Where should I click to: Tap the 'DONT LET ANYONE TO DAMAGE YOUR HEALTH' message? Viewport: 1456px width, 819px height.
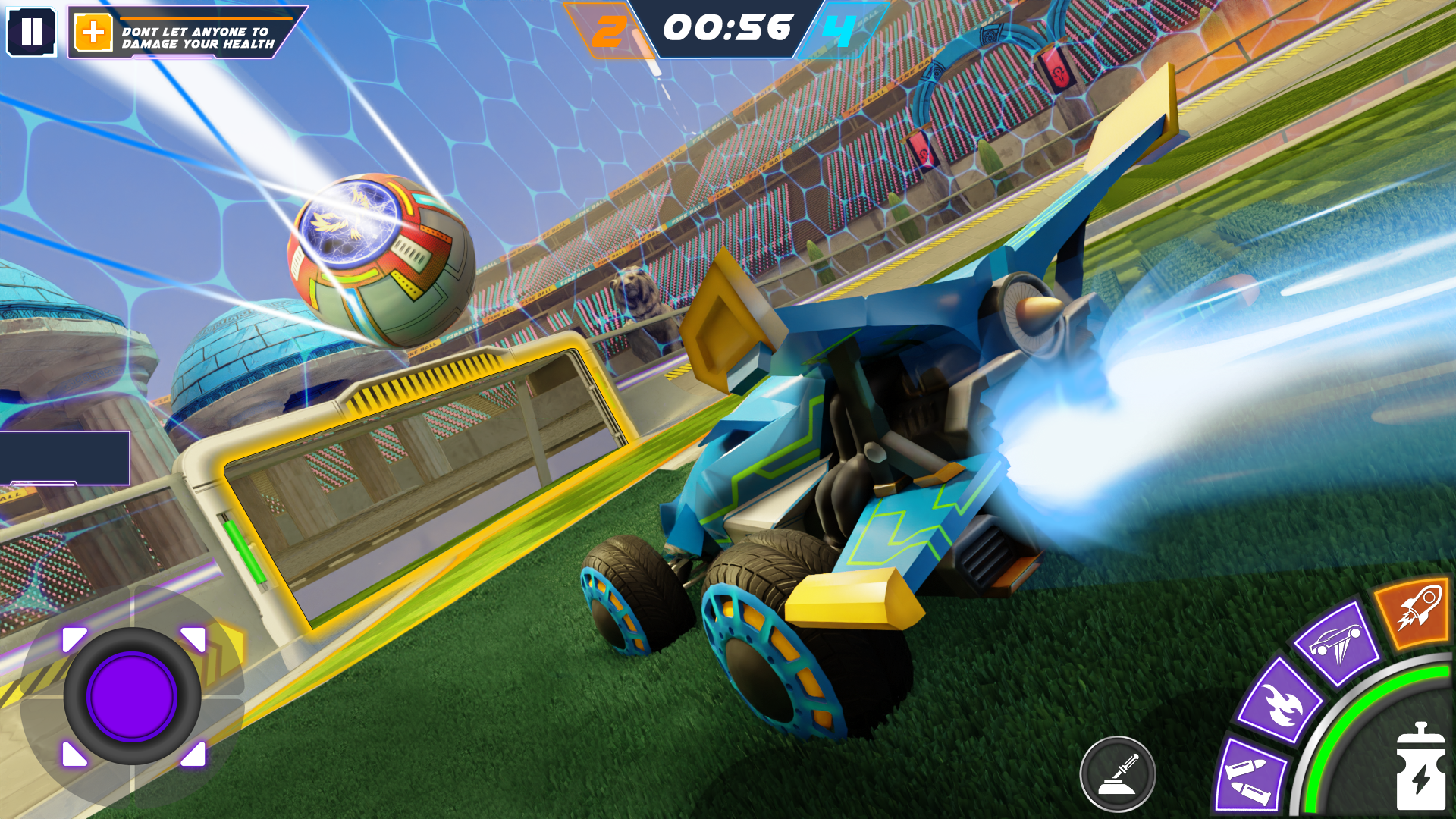point(201,36)
